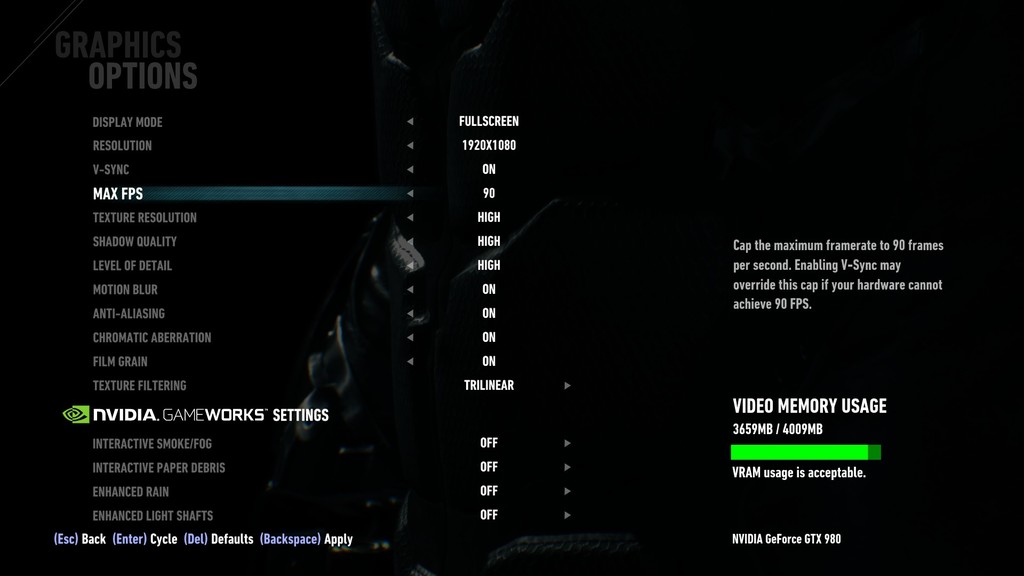This screenshot has width=1024, height=576.
Task: Click the right arrow for Interactive Paper Debris
Action: [x=568, y=467]
